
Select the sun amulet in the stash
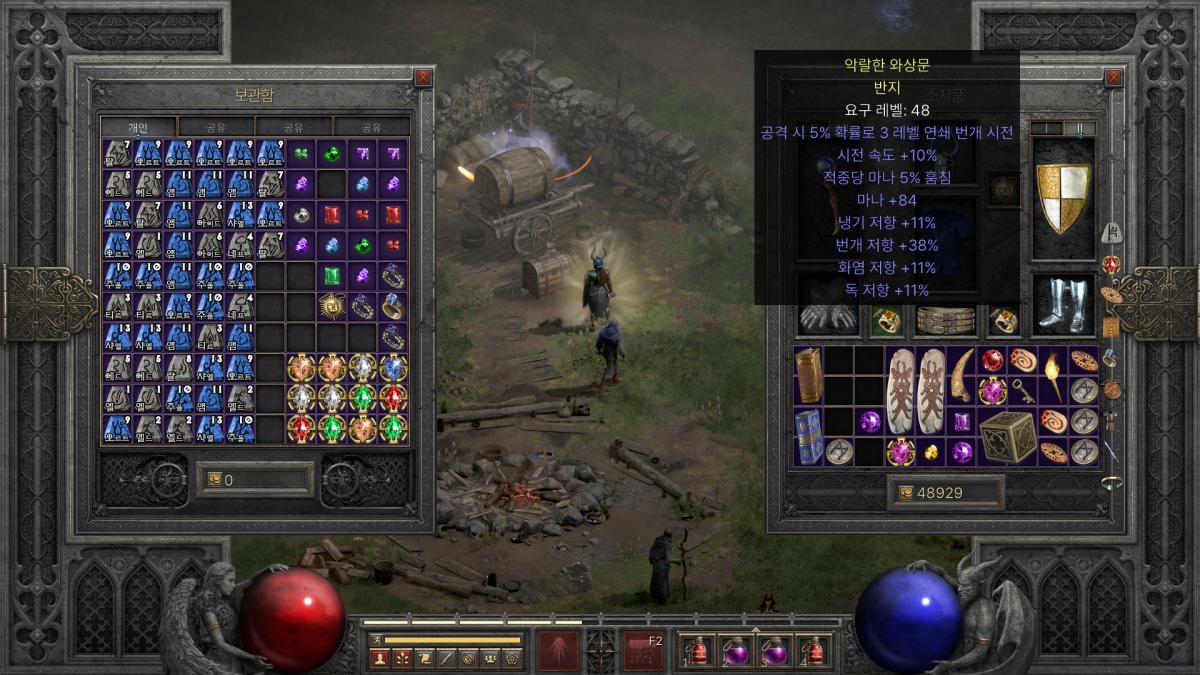pyautogui.click(x=332, y=307)
